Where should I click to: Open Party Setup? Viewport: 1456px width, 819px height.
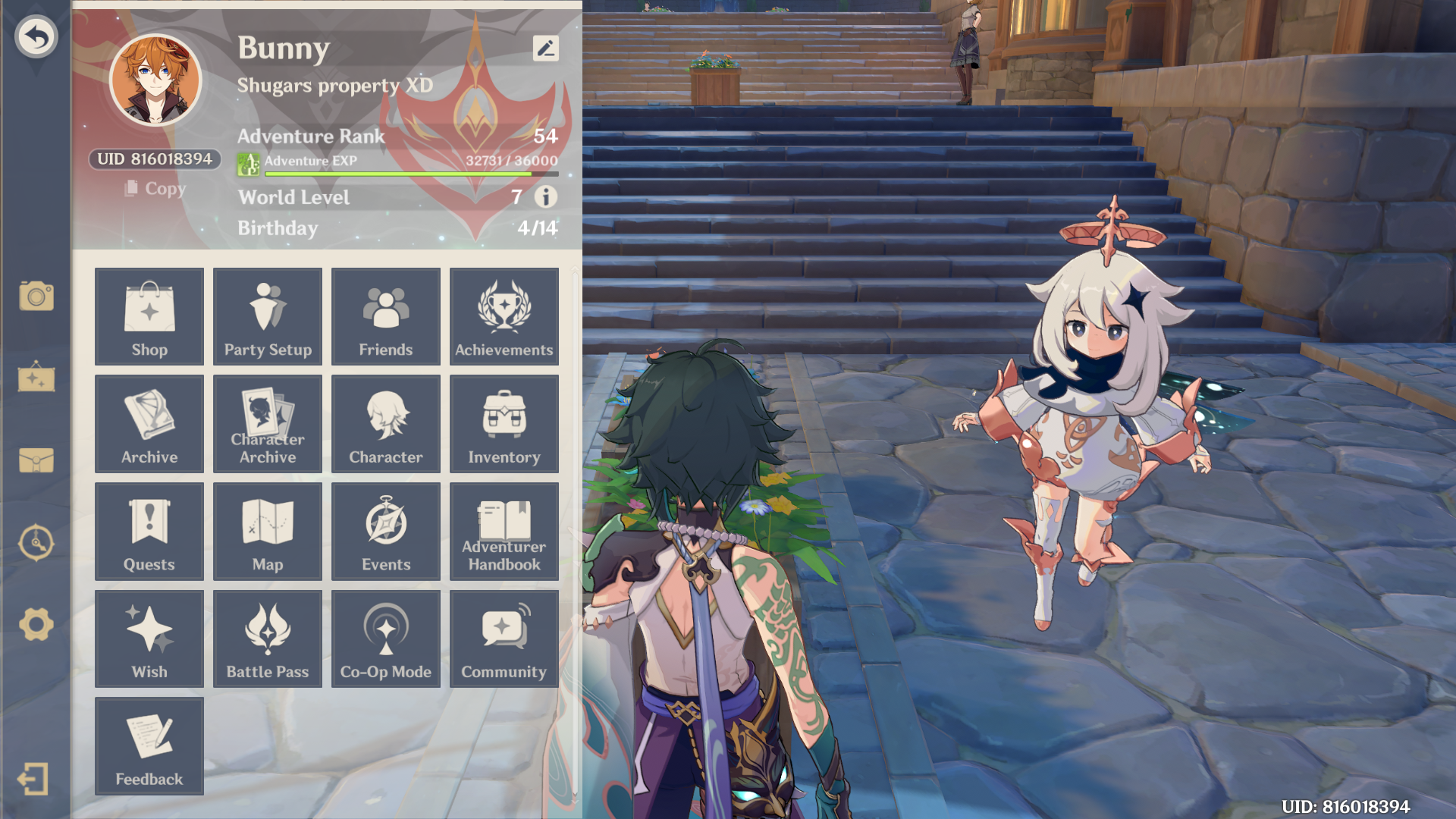[x=267, y=316]
